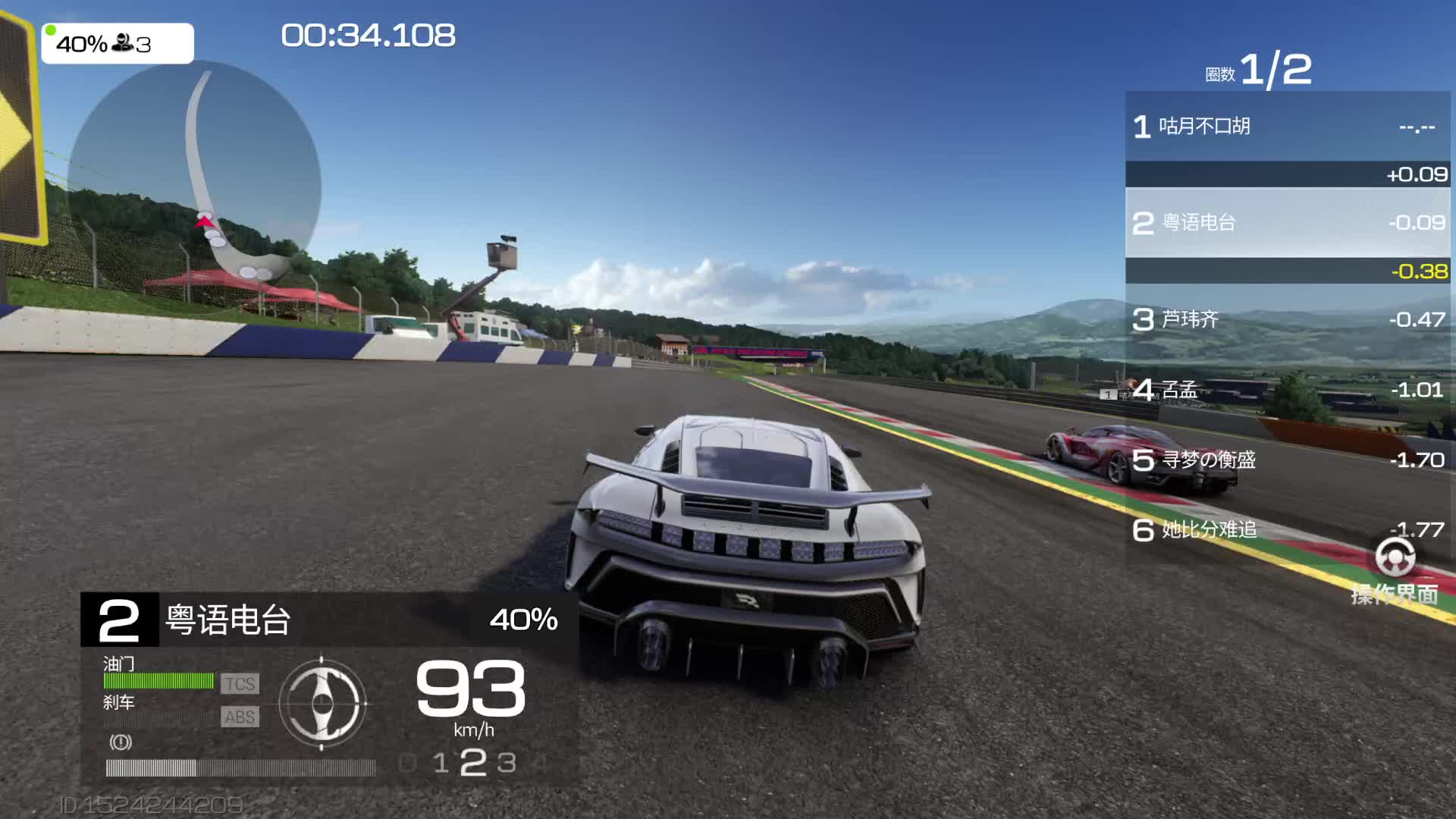Select sixth-place racer 她比分难追 in standings
This screenshot has width=1456, height=819.
tap(1287, 529)
